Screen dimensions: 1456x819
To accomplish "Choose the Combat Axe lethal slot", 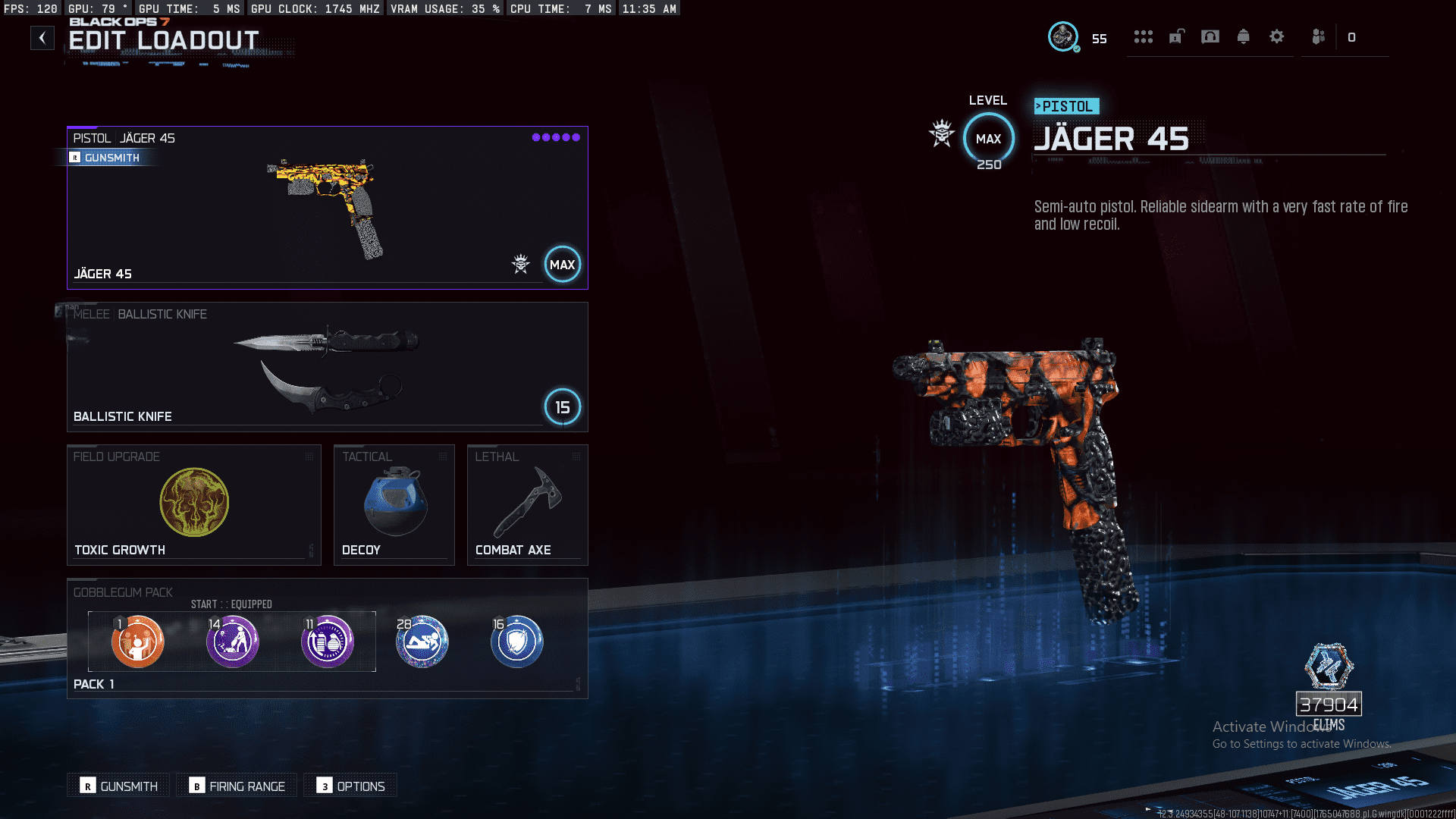I will pos(527,504).
